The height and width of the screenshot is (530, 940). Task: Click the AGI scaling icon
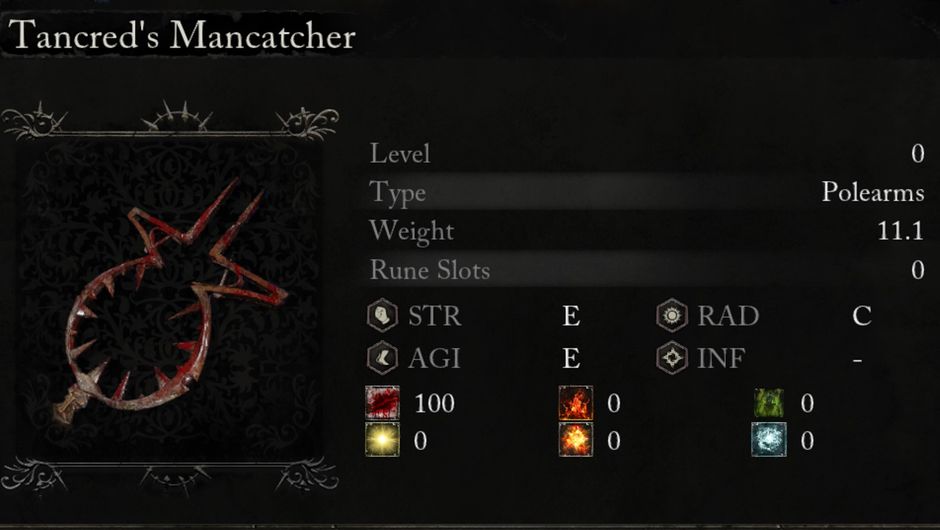pos(382,357)
